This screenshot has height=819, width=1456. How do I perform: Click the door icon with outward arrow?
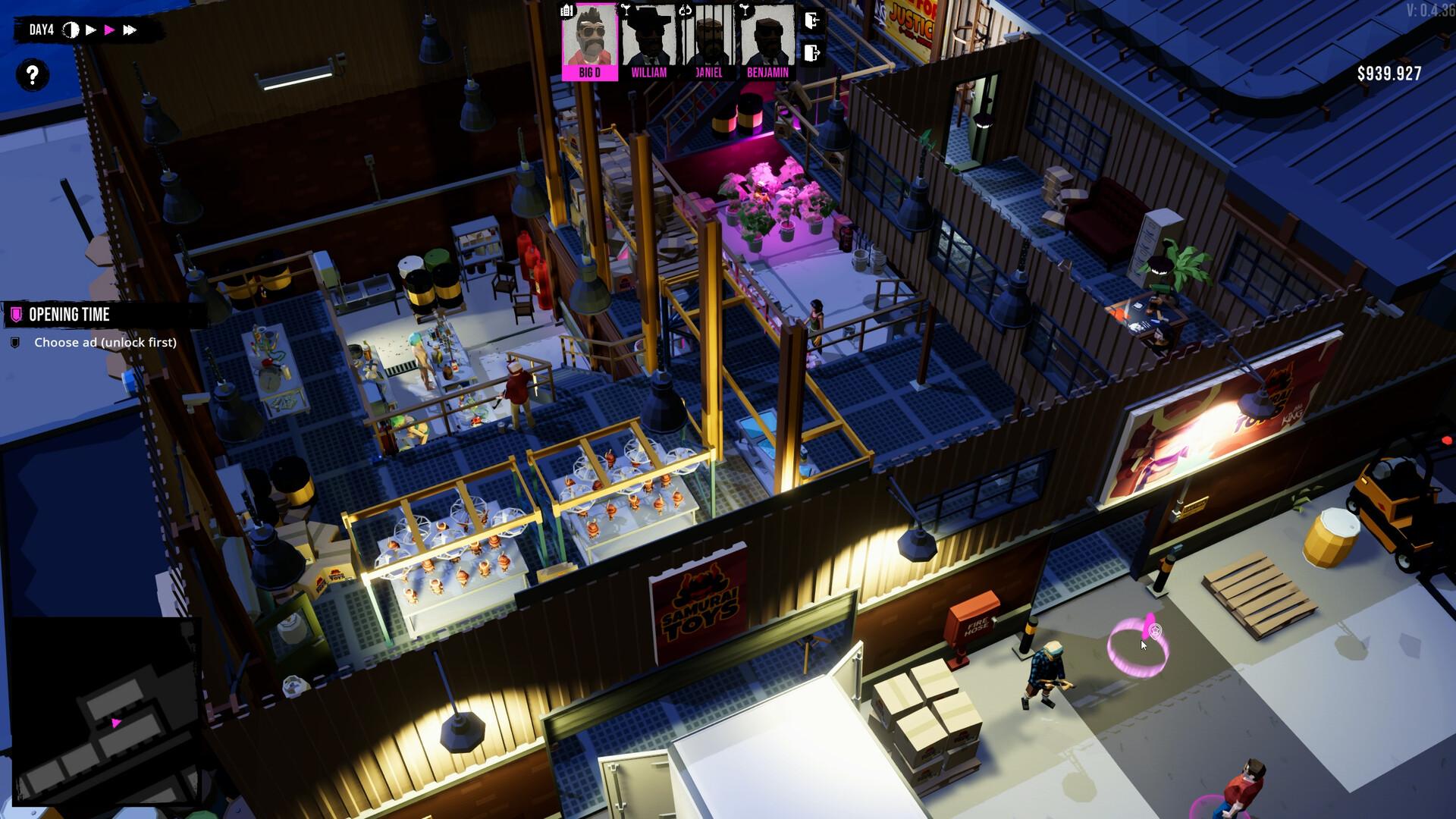click(812, 53)
